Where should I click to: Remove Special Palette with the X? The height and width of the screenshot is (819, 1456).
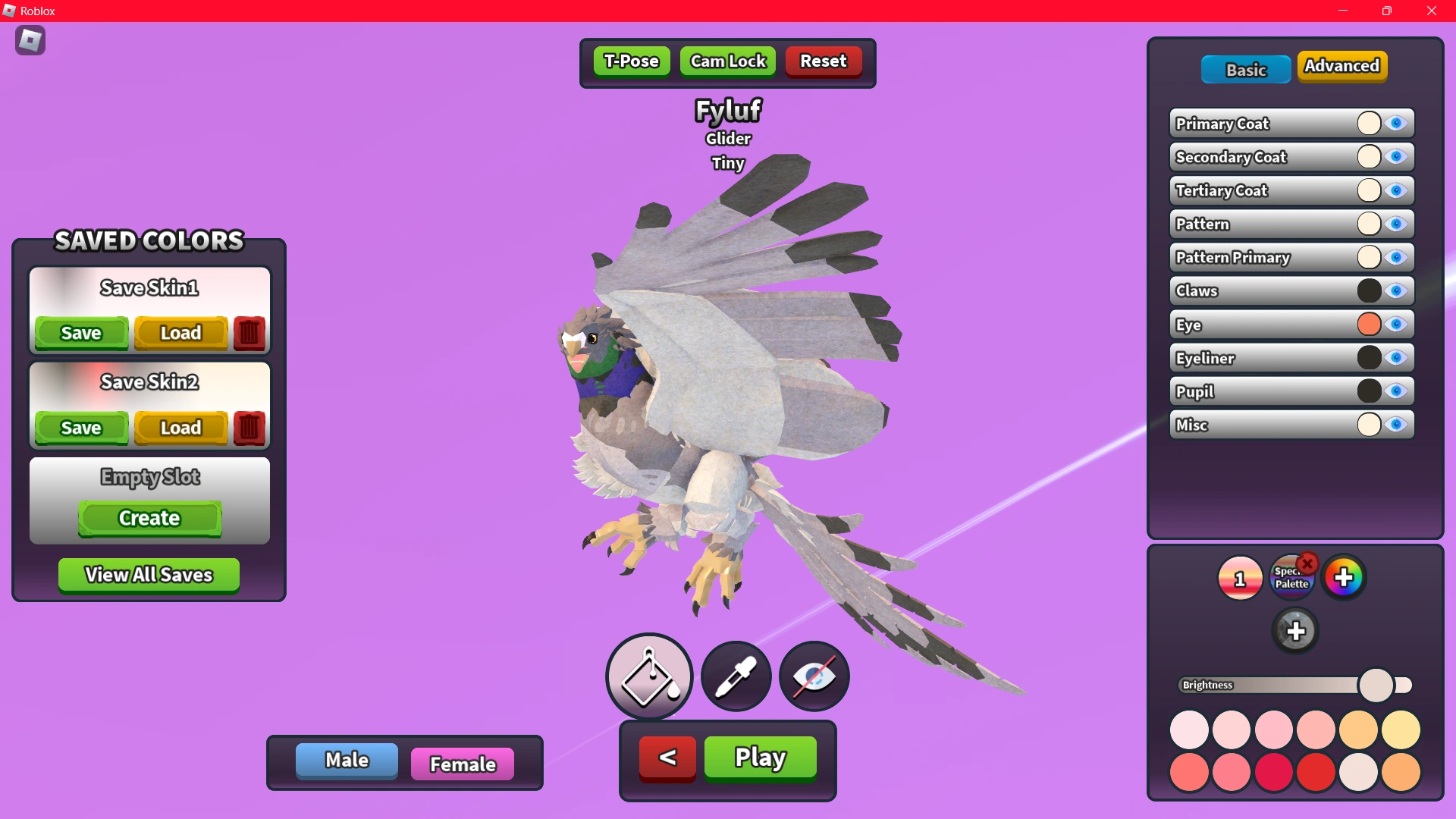click(1308, 563)
